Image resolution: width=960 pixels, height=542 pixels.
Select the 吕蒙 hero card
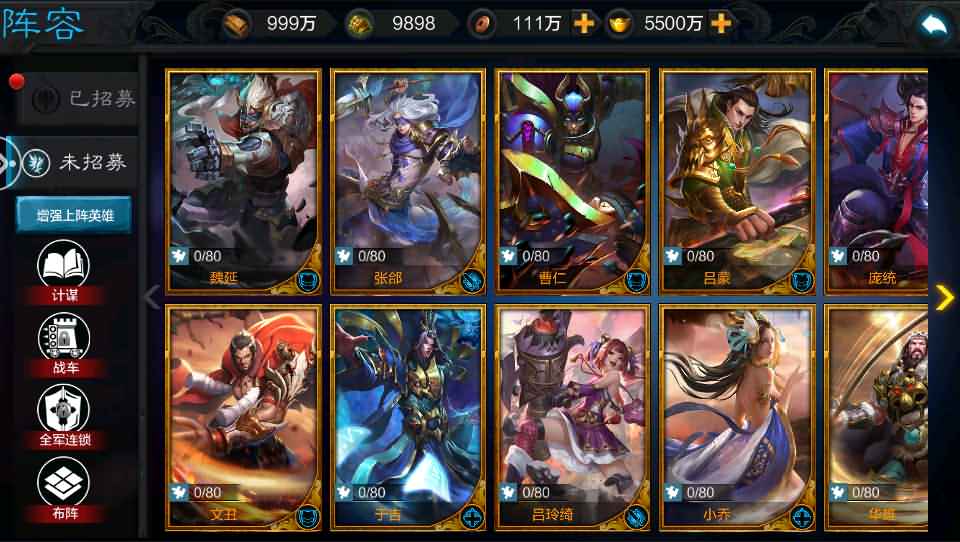coord(738,181)
